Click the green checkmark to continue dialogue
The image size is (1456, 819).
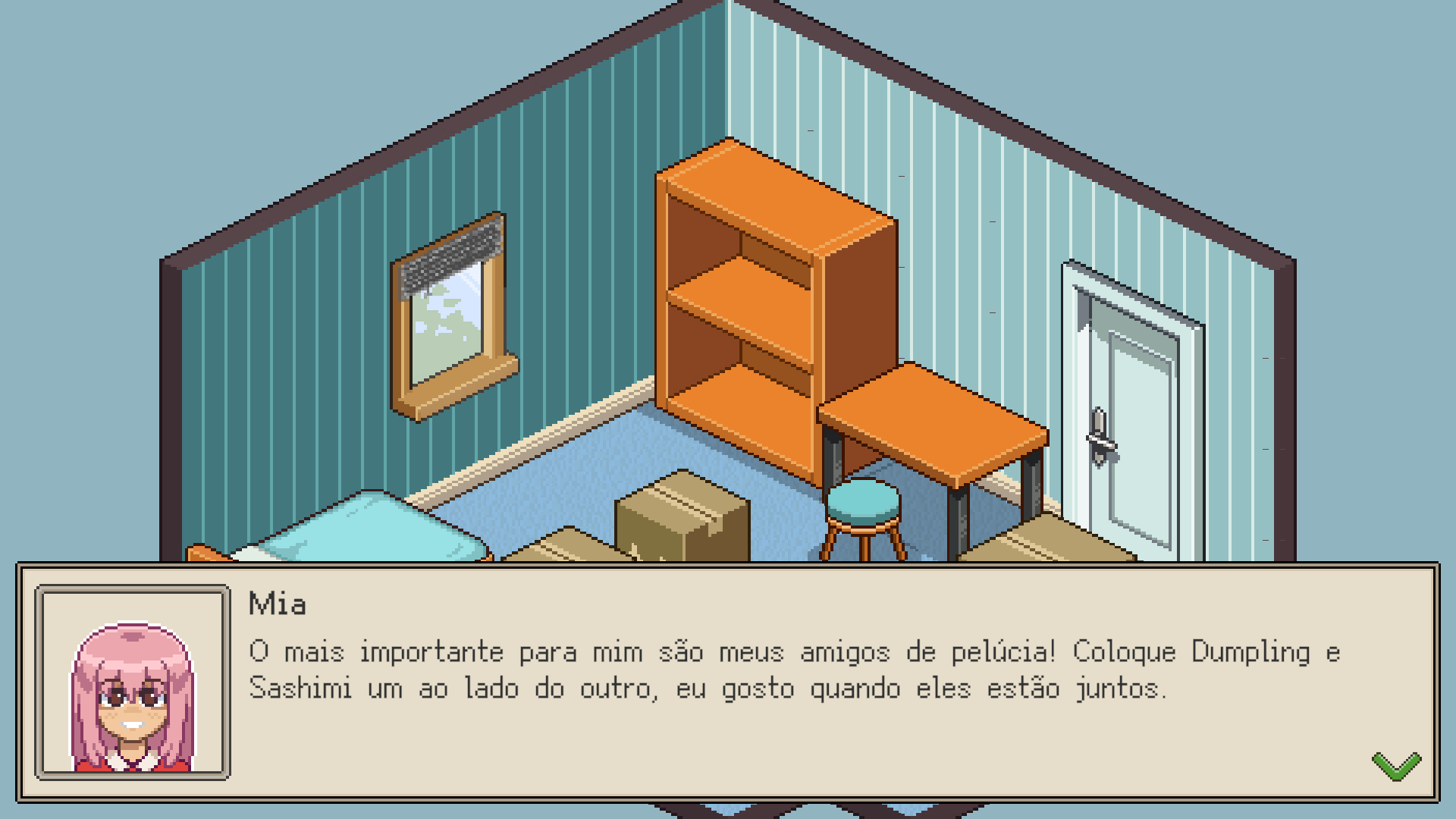point(1395,766)
